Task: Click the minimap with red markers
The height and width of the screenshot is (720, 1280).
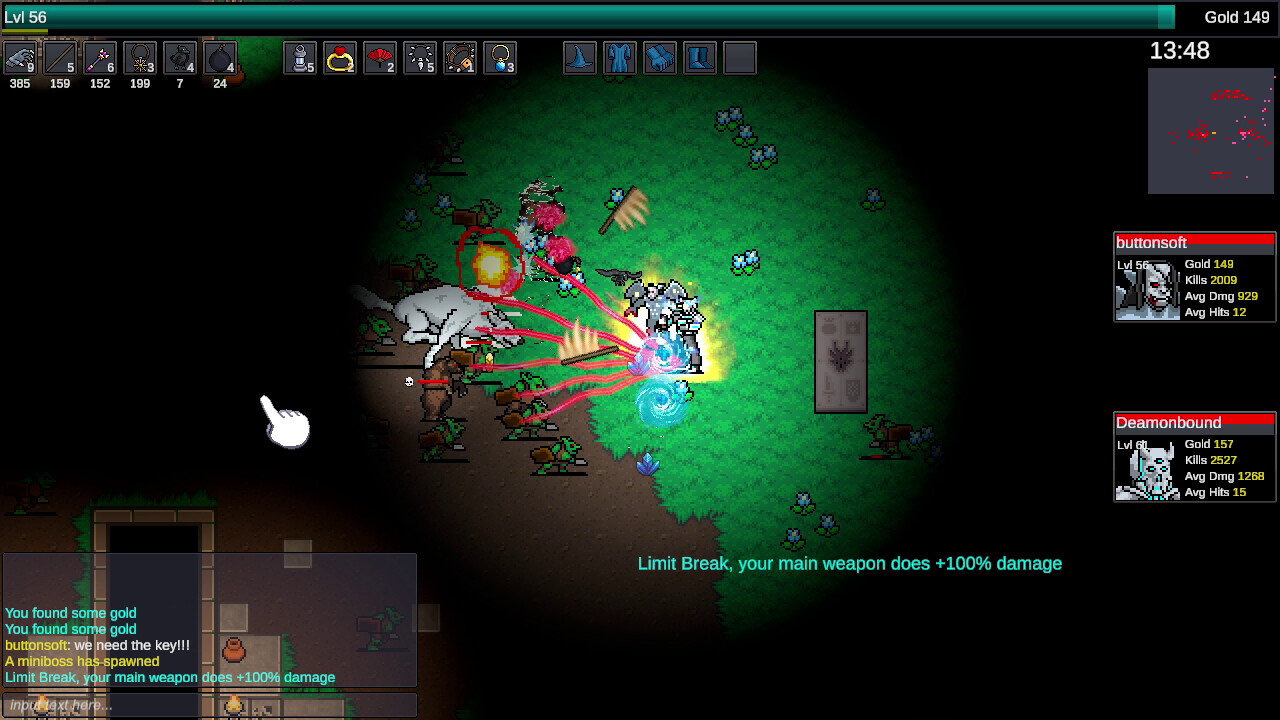Action: pyautogui.click(x=1211, y=131)
